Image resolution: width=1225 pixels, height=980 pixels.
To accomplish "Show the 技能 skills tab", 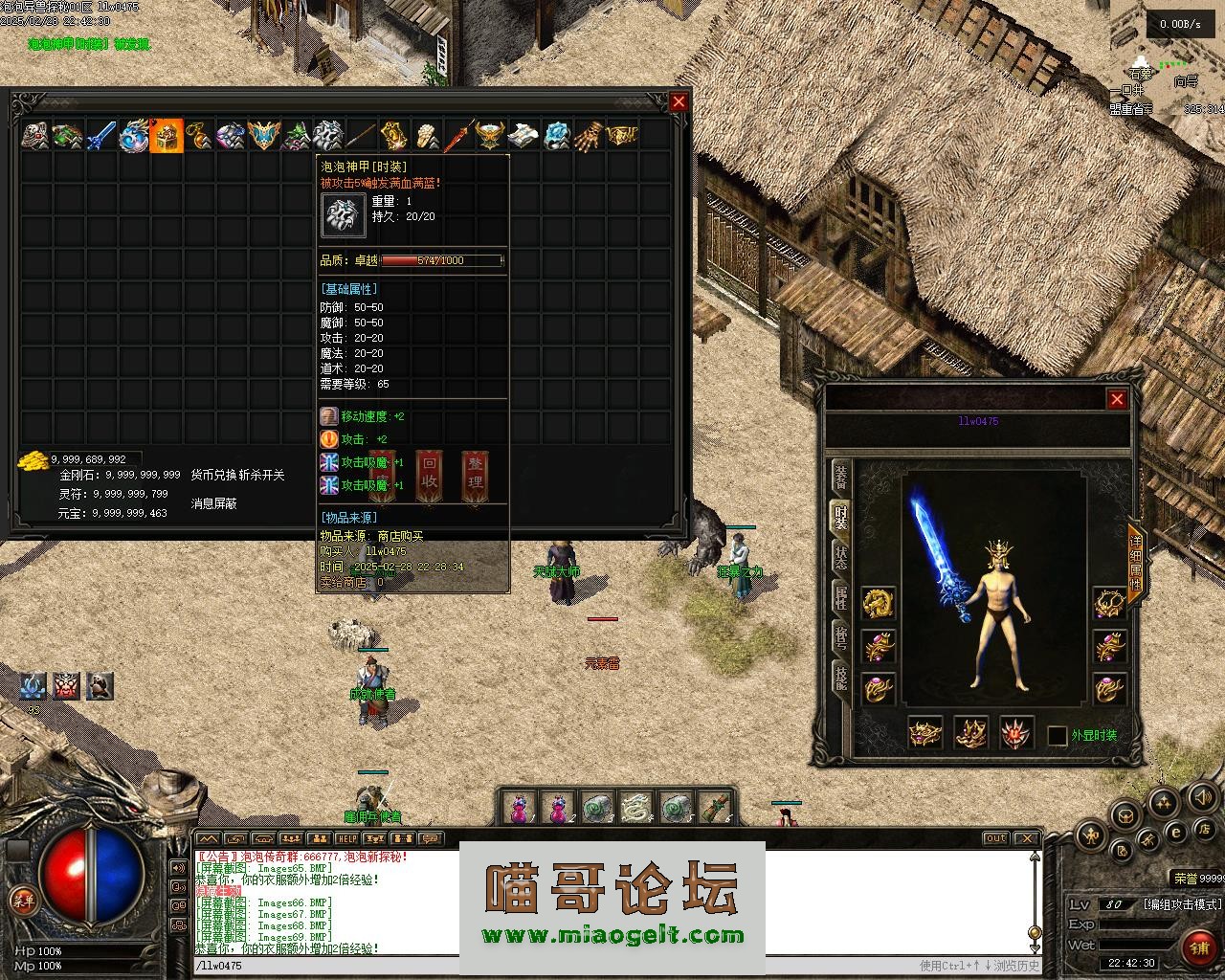I will (x=840, y=678).
